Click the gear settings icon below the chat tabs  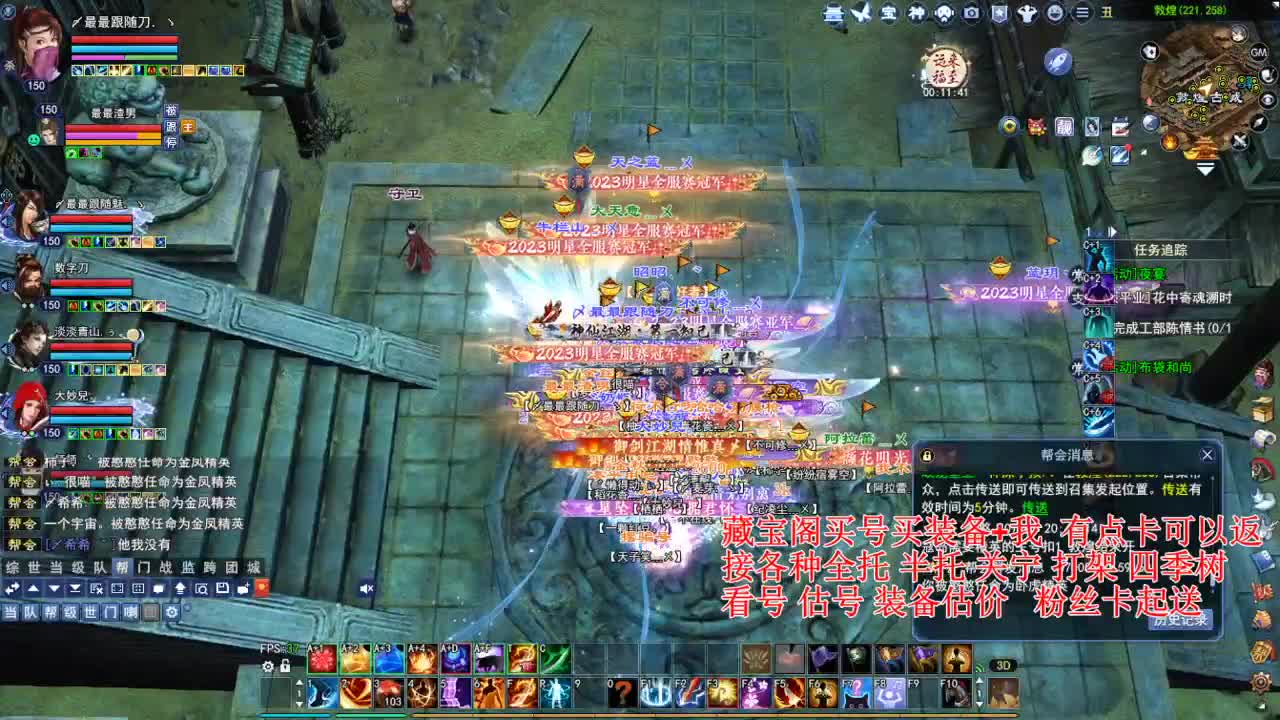pos(172,612)
